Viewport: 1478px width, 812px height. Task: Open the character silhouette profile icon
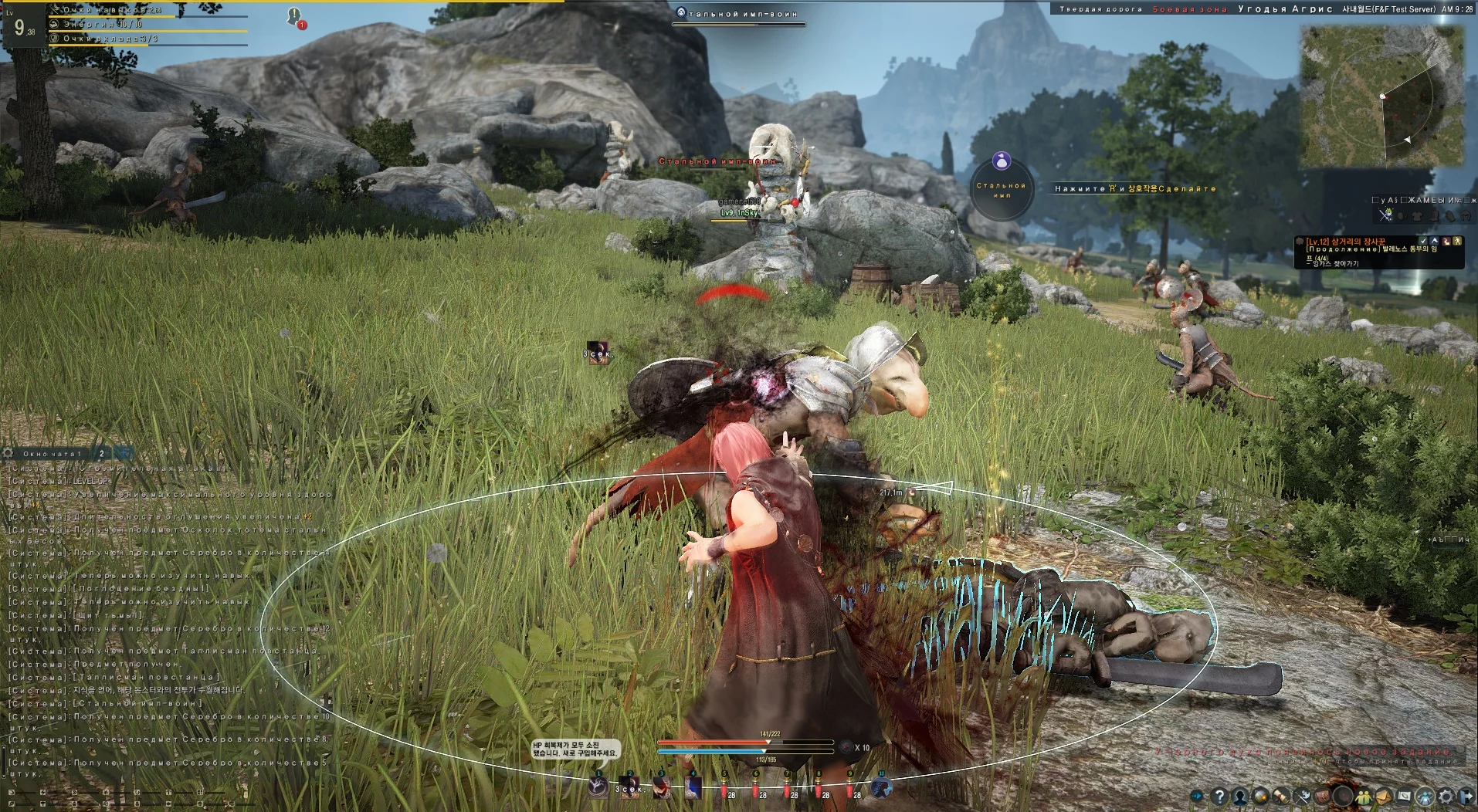[1240, 796]
